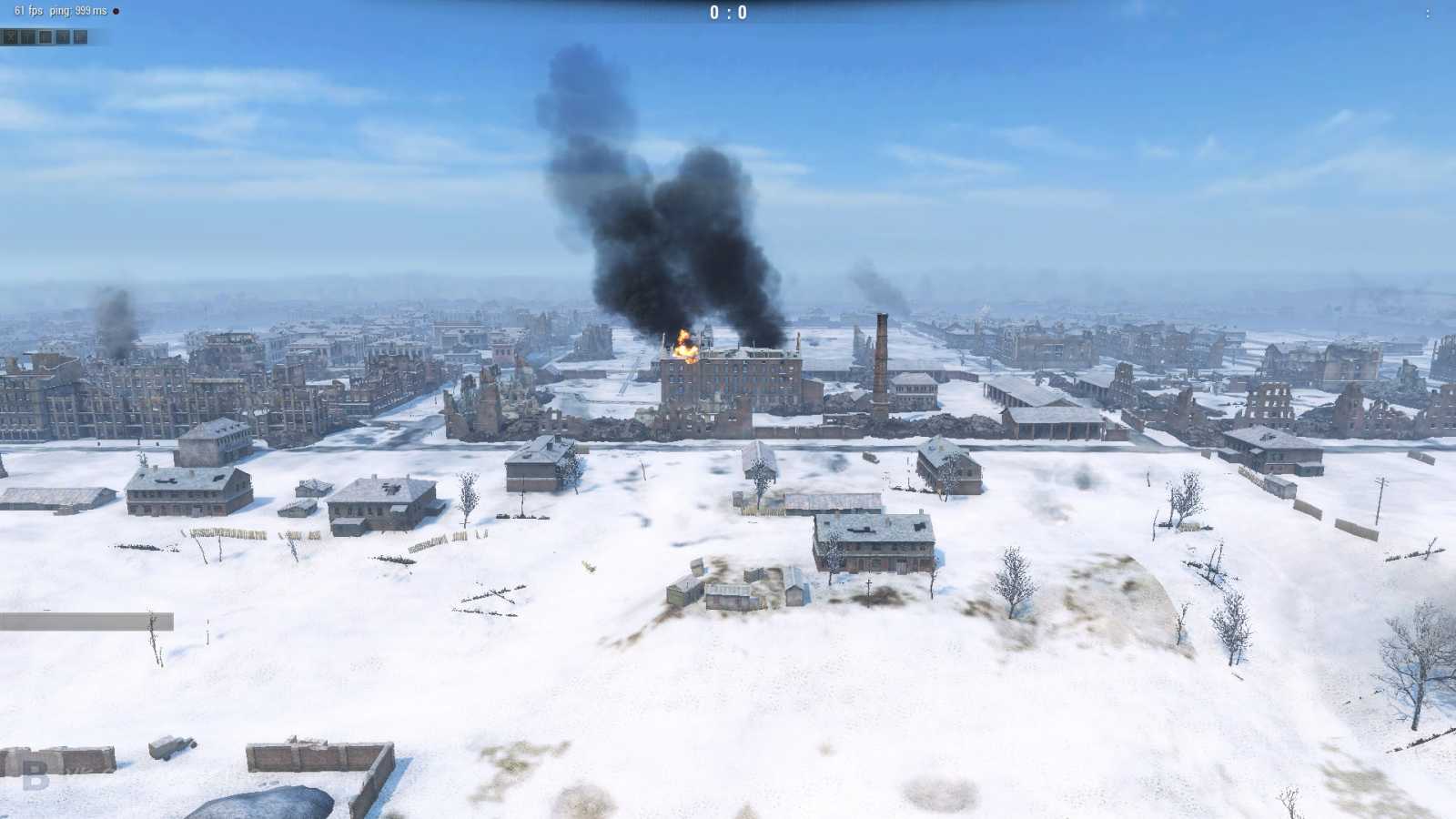The width and height of the screenshot is (1456, 819).
Task: Click the fourth icon in the top-left toolbar strip
Action: [64, 37]
